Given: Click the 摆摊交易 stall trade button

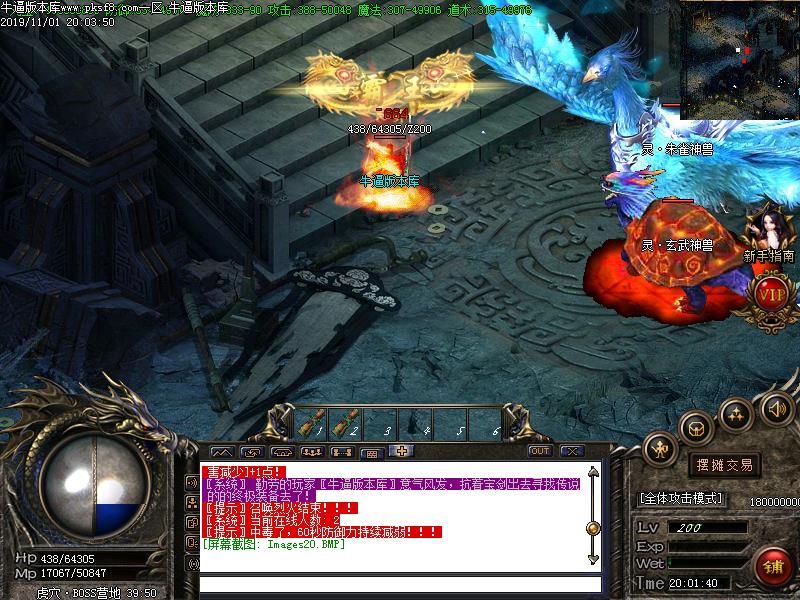Looking at the screenshot, I should click(x=724, y=465).
